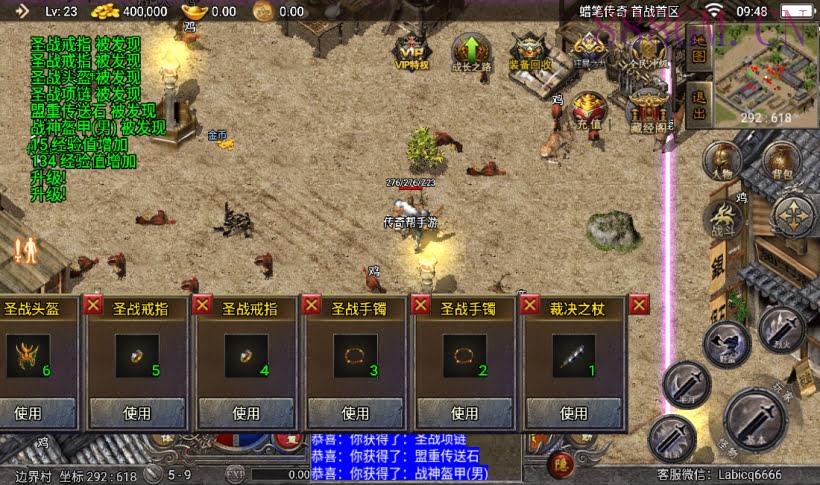Viewport: 820px width, 485px height.
Task: Open the 成长之路 growth path
Action: [470, 50]
